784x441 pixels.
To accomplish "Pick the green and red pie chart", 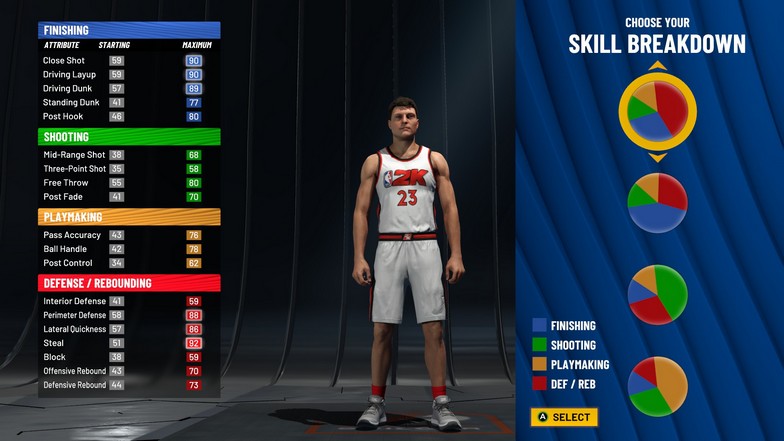I will click(x=657, y=294).
